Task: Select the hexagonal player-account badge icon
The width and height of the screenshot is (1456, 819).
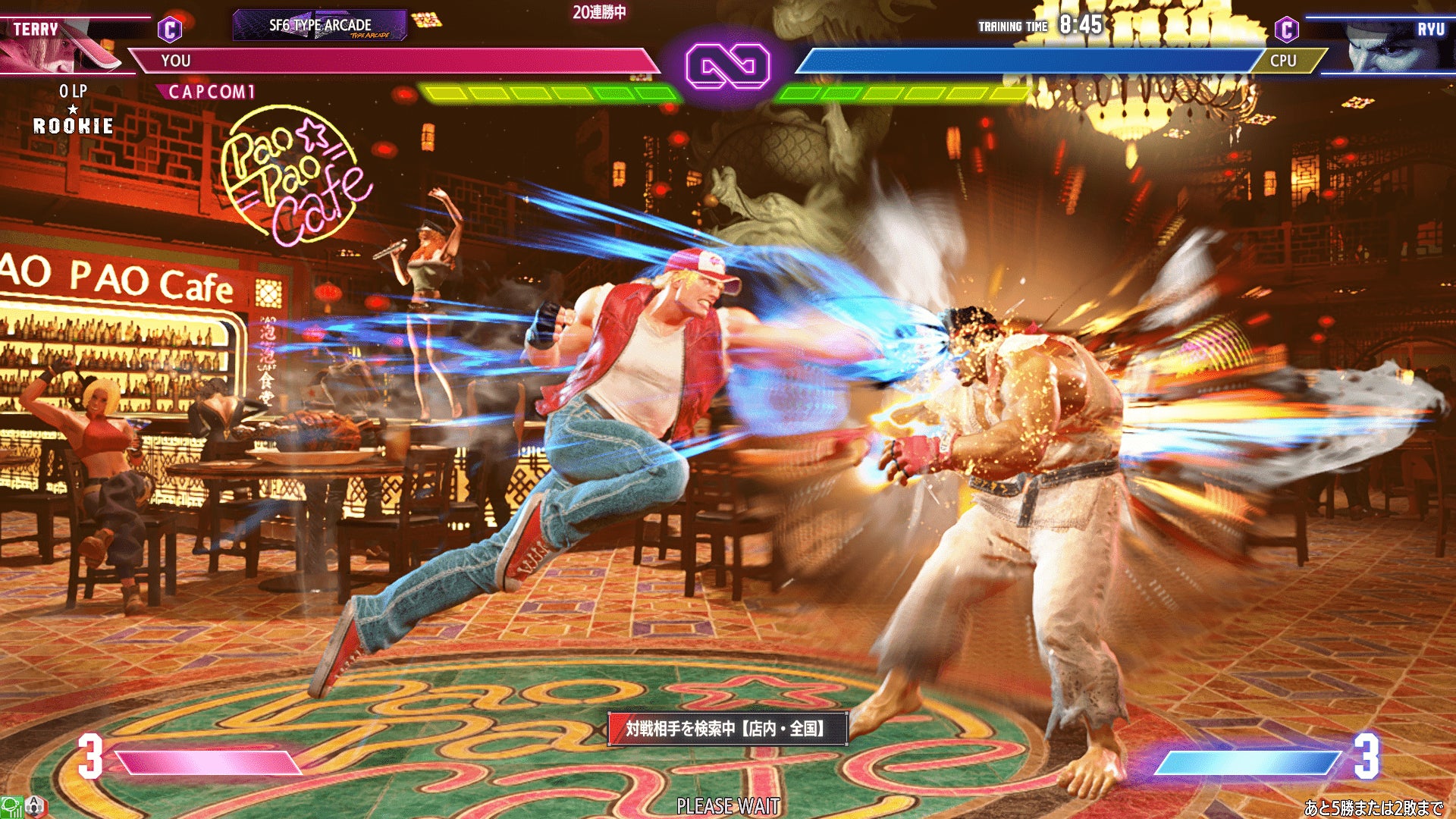Action: 36,807
